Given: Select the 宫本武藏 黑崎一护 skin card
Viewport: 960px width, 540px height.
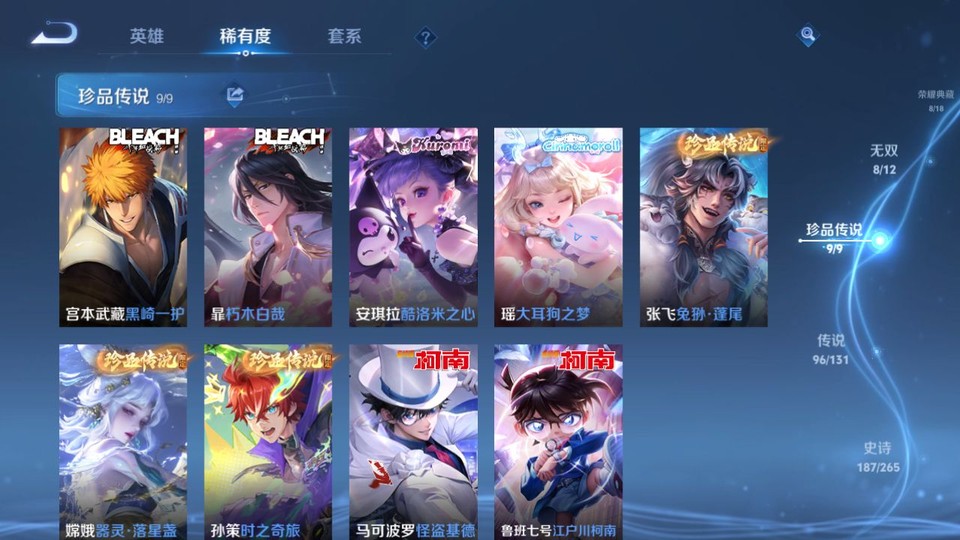Looking at the screenshot, I should 123,227.
